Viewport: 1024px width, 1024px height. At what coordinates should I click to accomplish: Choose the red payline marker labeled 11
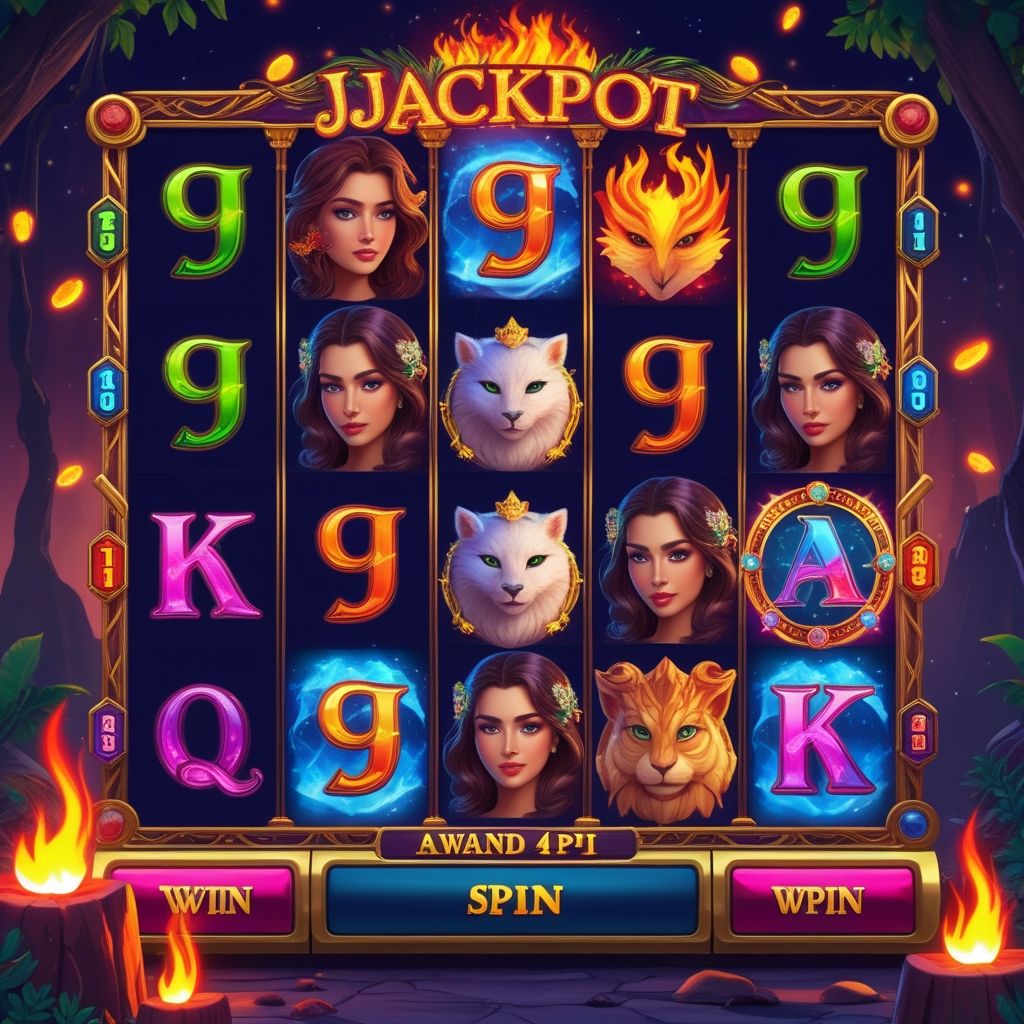pyautogui.click(x=106, y=564)
